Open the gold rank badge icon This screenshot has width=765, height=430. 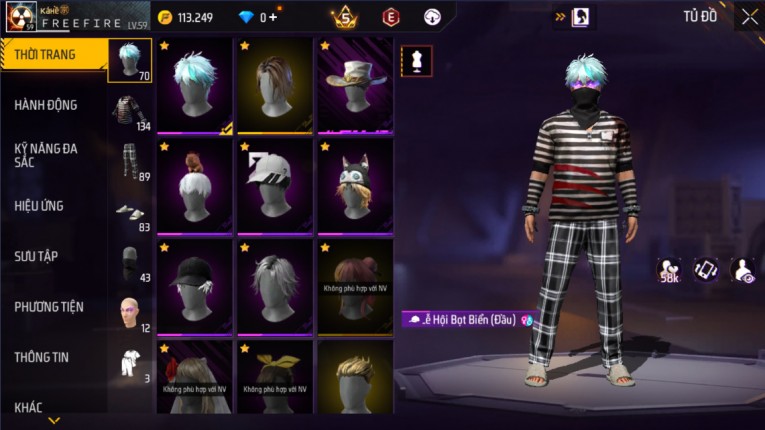345,17
